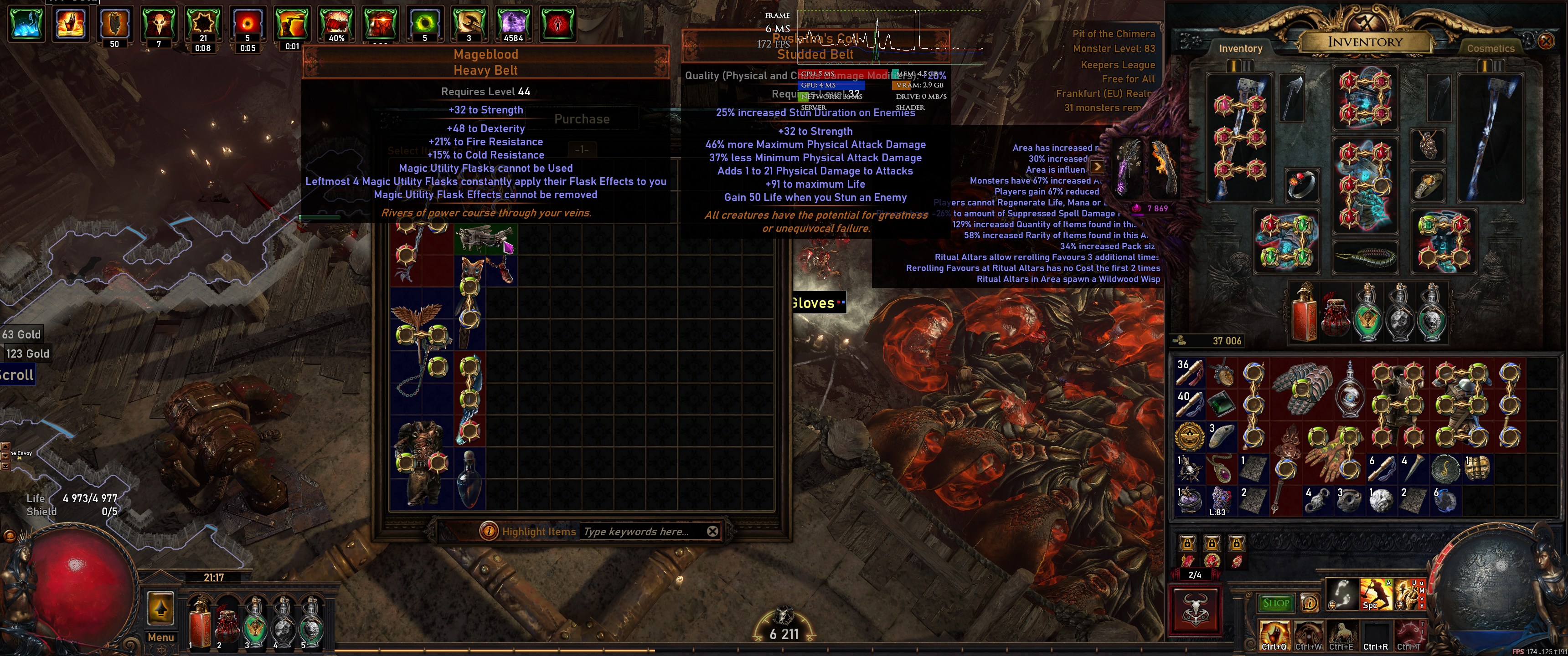Viewport: 1568px width, 656px height.
Task: Click the stack of 36 scrolls
Action: [x=1189, y=373]
